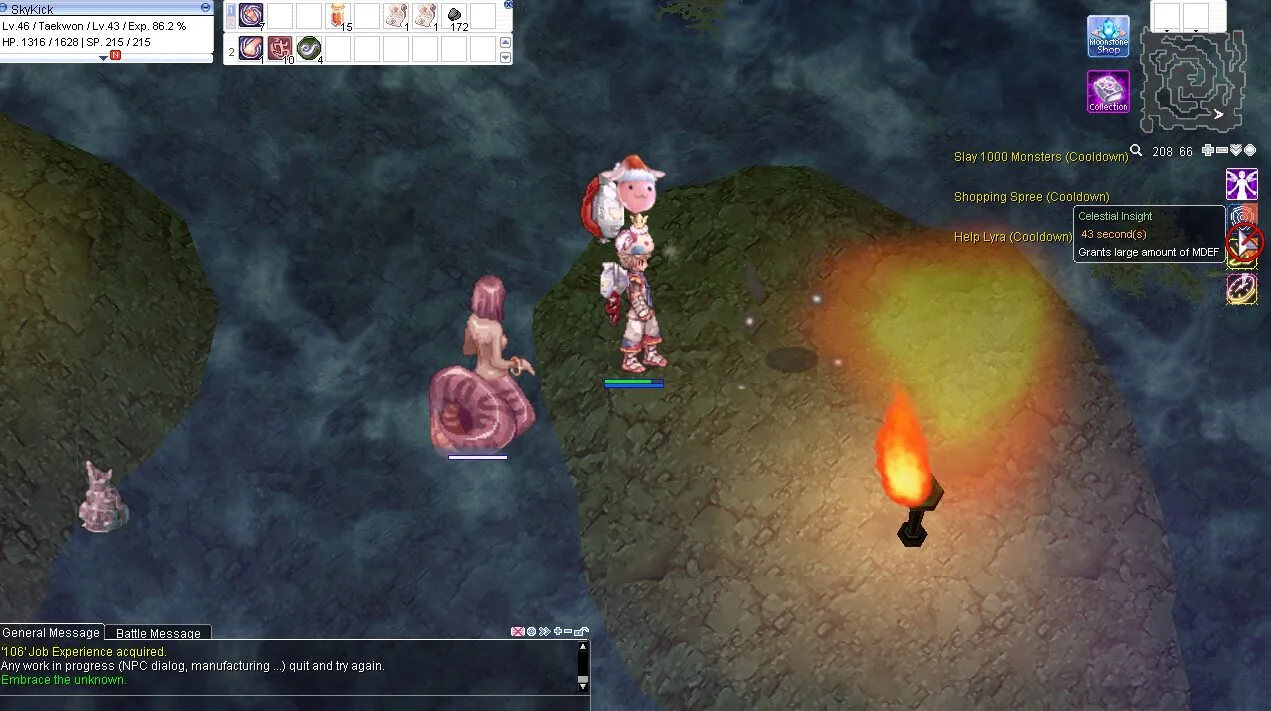Select the General Message chat tab
This screenshot has width=1271, height=711.
(51, 632)
